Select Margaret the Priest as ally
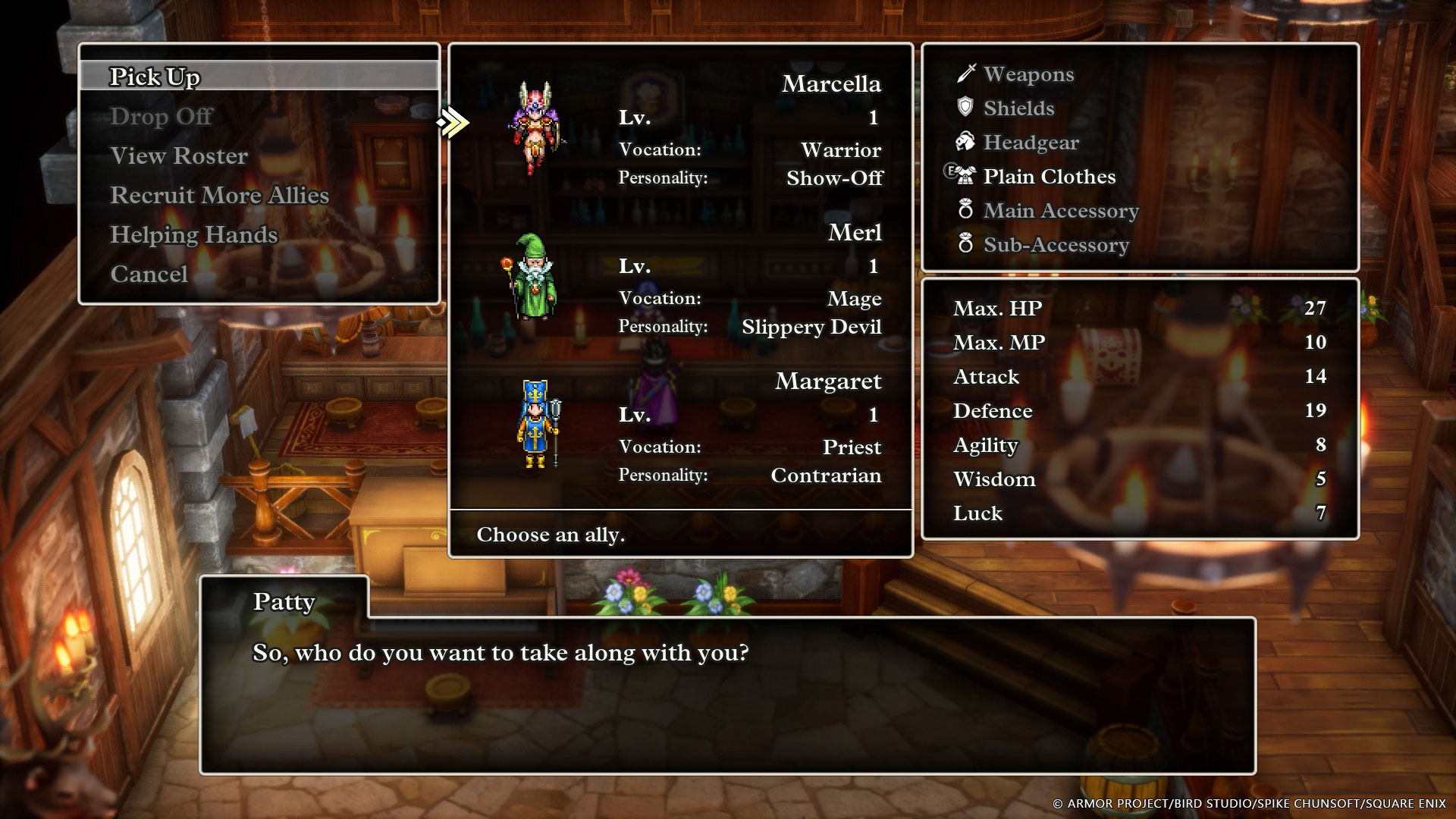 coord(680,426)
